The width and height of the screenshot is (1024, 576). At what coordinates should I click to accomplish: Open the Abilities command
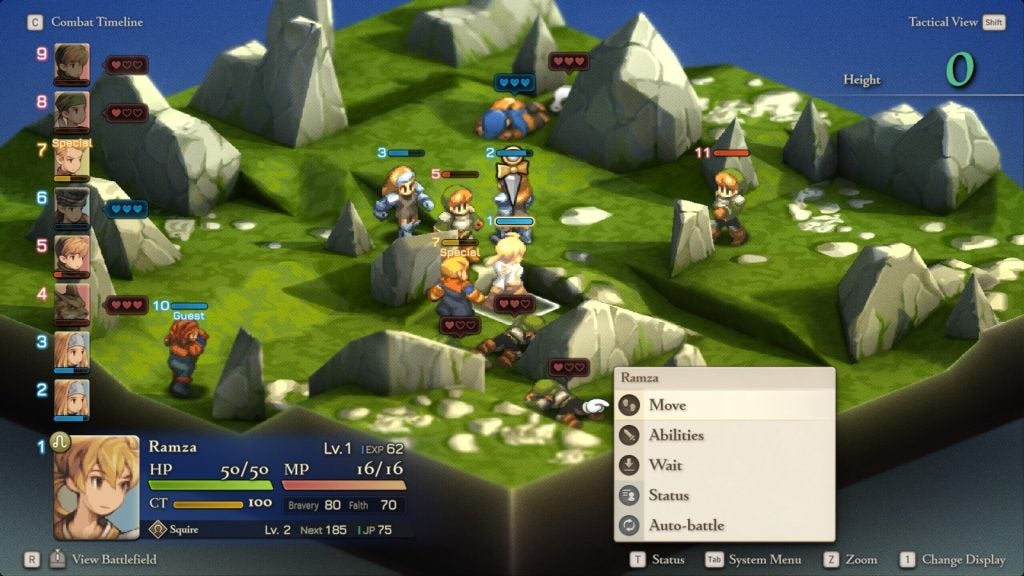[676, 435]
